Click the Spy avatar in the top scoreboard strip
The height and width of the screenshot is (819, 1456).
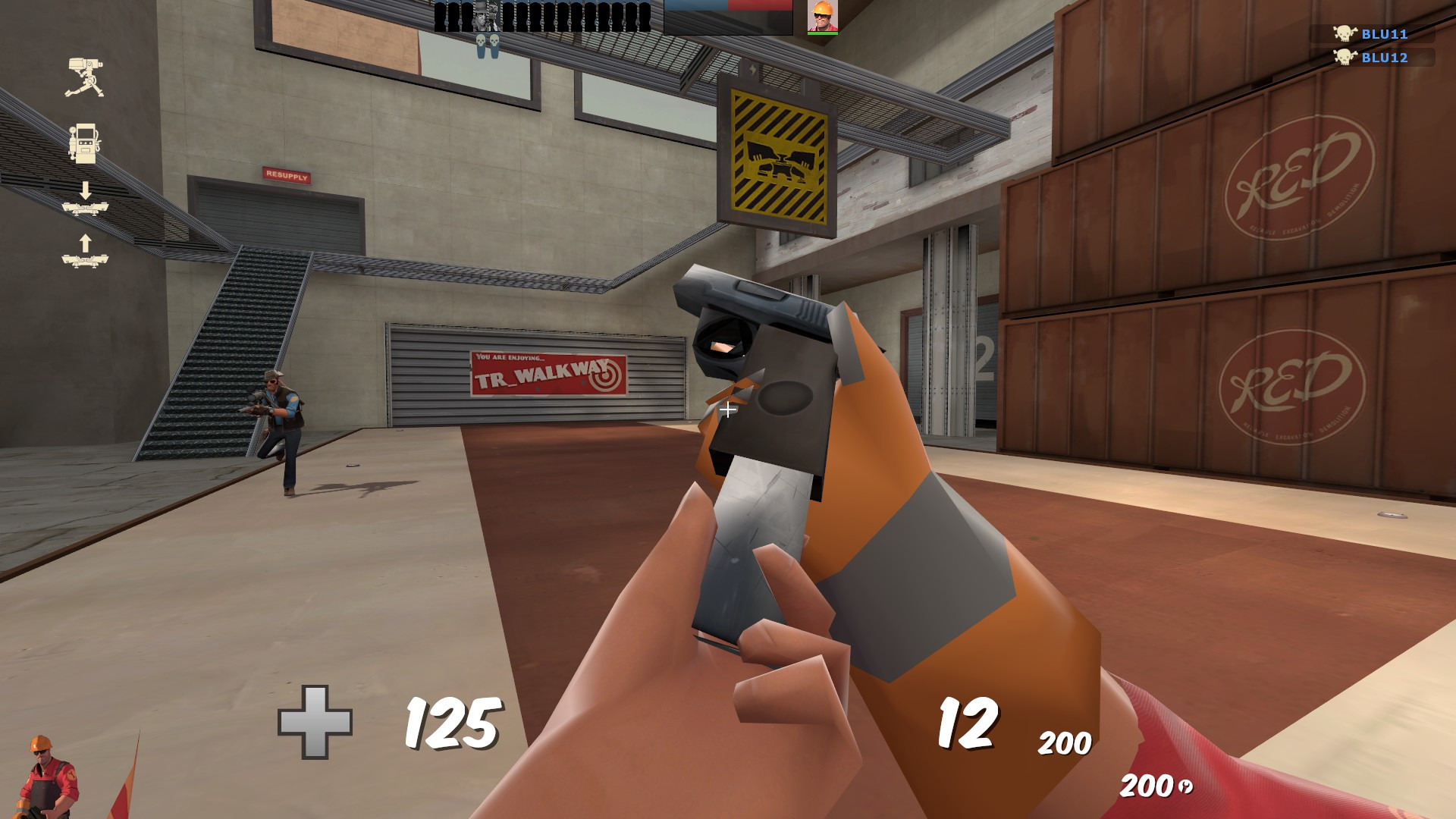(493, 15)
